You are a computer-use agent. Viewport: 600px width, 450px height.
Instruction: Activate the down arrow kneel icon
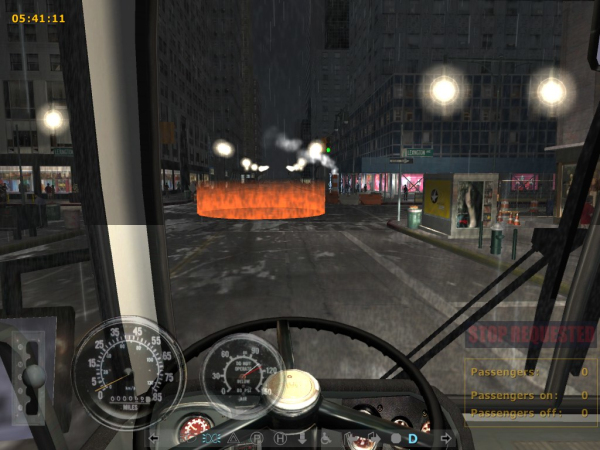[x=302, y=438]
